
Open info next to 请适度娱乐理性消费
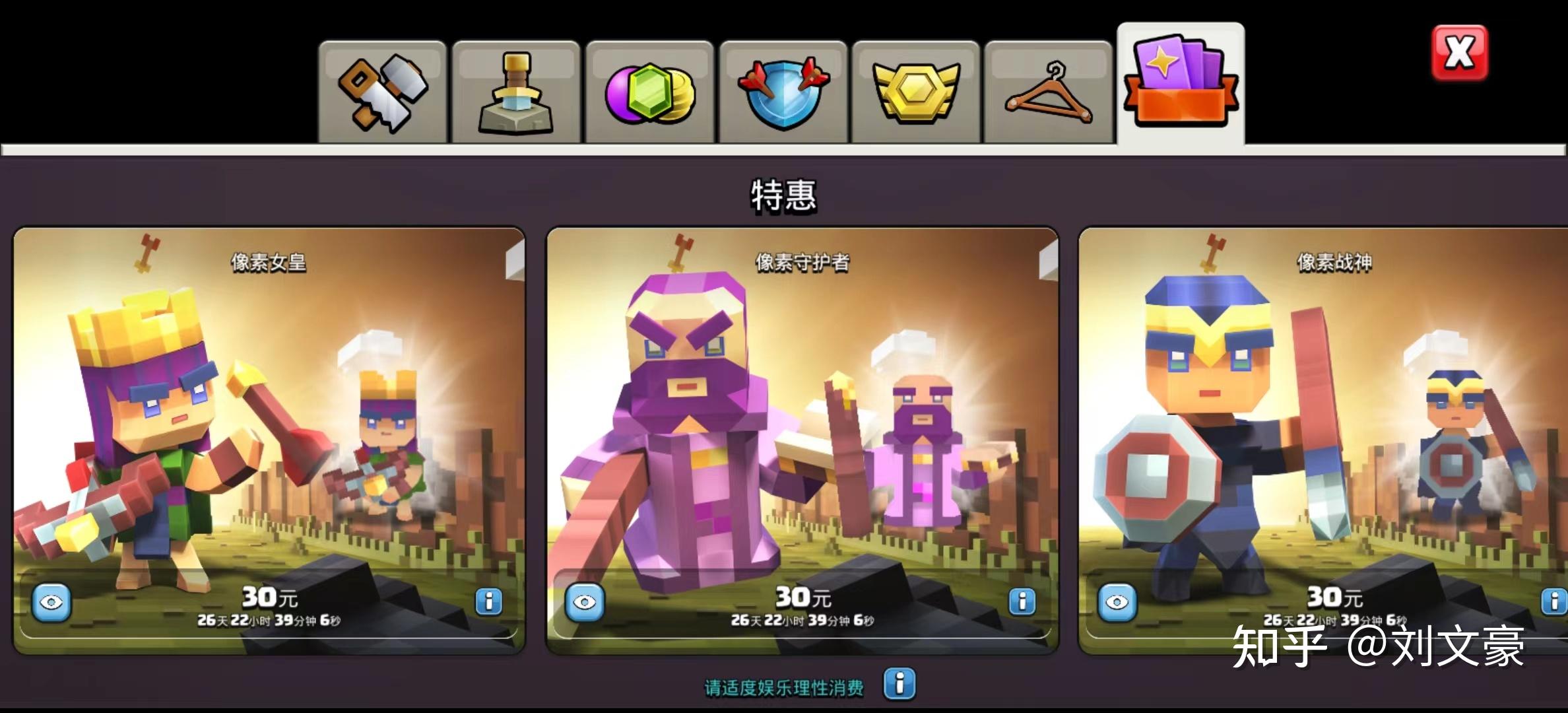(x=899, y=684)
